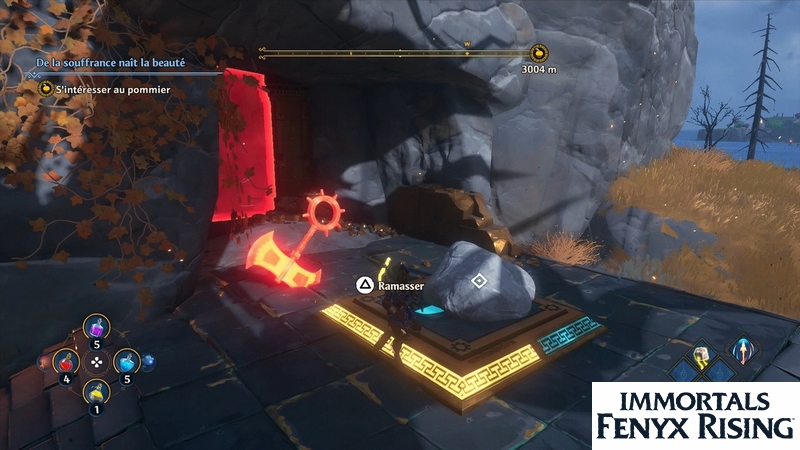The width and height of the screenshot is (800, 450).
Task: Select the objective 'S'intéresser au pommier'
Action: (113, 89)
